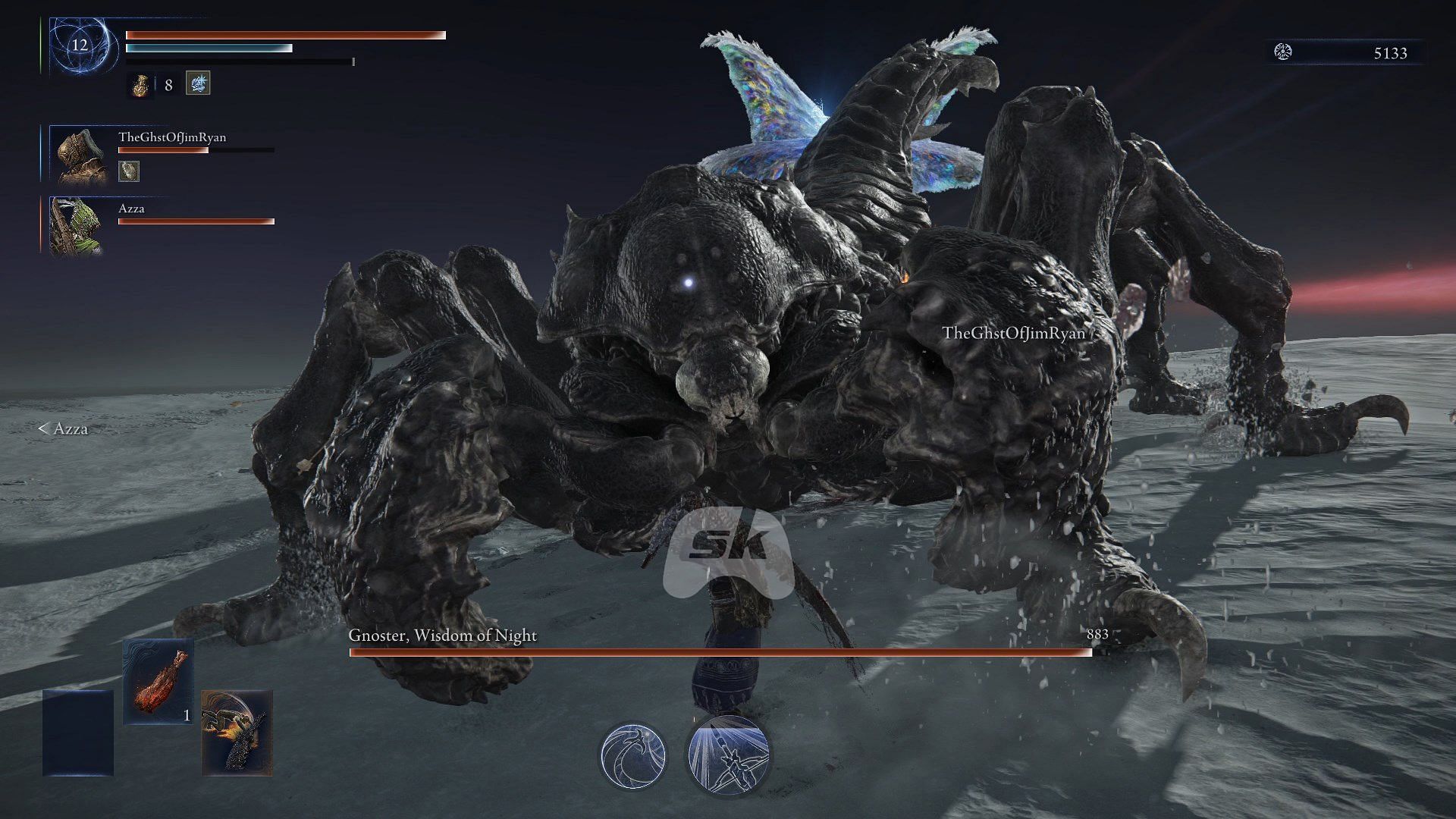This screenshot has height=819, width=1456.
Task: Click the runes currency icon
Action: [x=1283, y=52]
